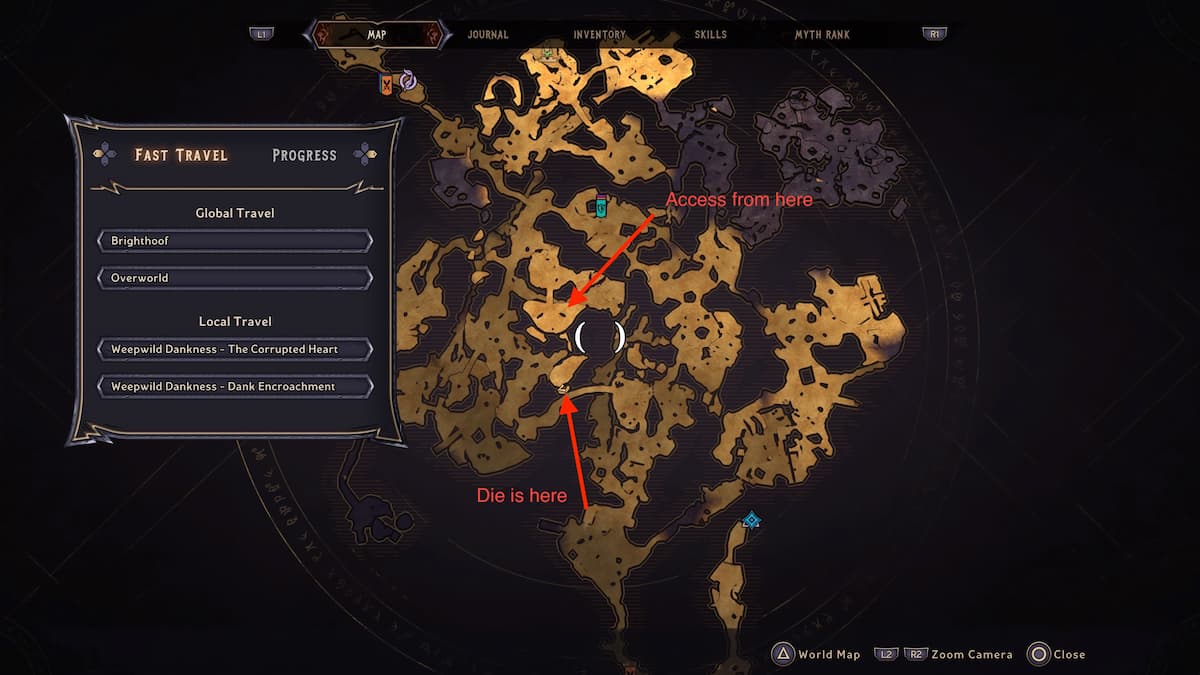Screen dimensions: 1200x675
Task: Show the Skills tab
Action: tap(711, 35)
